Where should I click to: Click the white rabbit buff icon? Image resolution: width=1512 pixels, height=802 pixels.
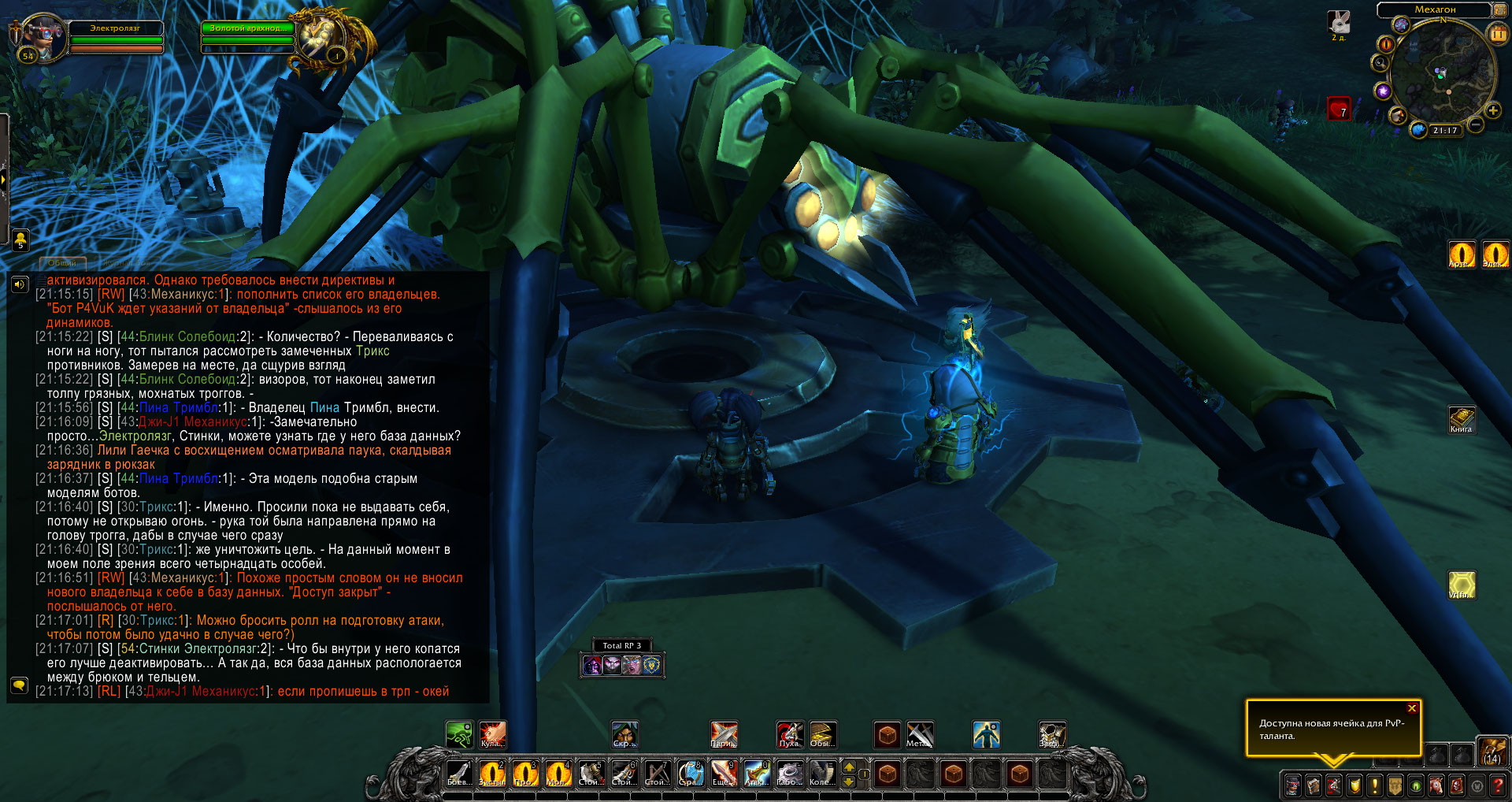(x=1339, y=22)
